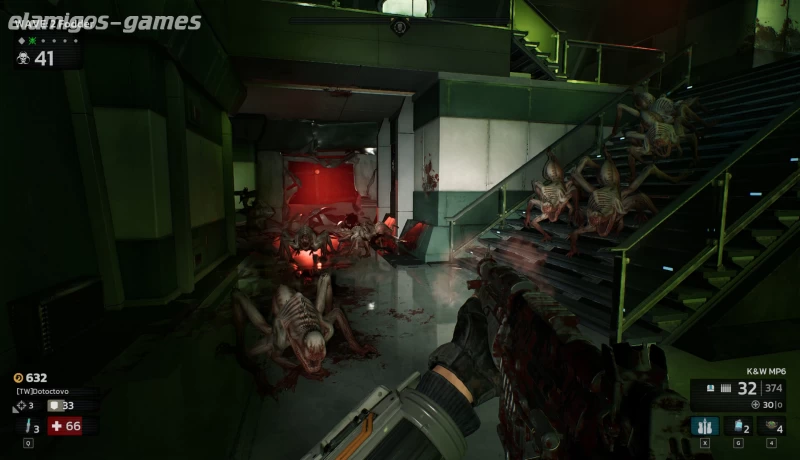The image size is (800, 460).
Task: Click the boss skull marker at top
Action: (x=399, y=26)
